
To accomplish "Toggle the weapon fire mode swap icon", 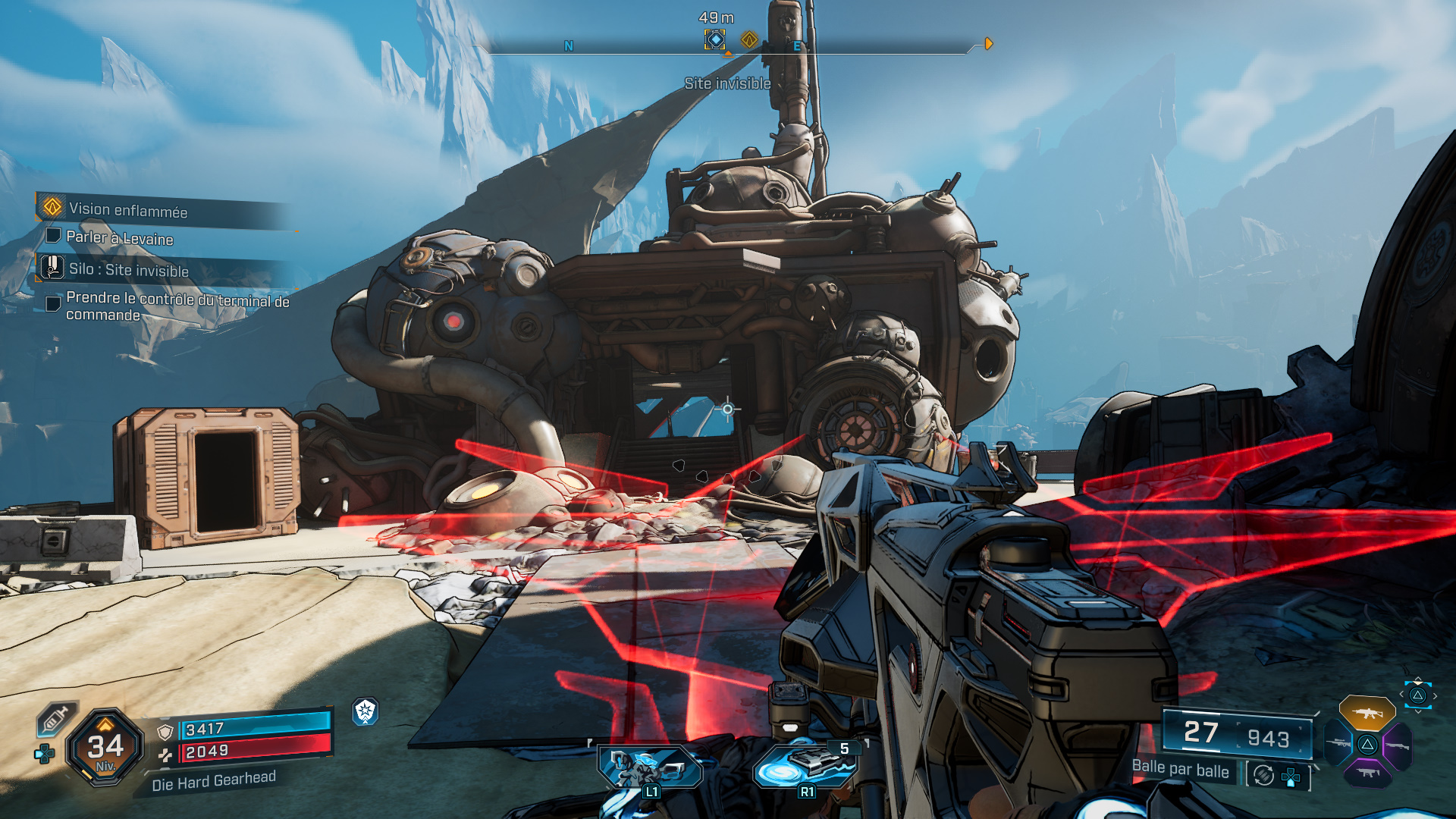I will click(x=1263, y=775).
